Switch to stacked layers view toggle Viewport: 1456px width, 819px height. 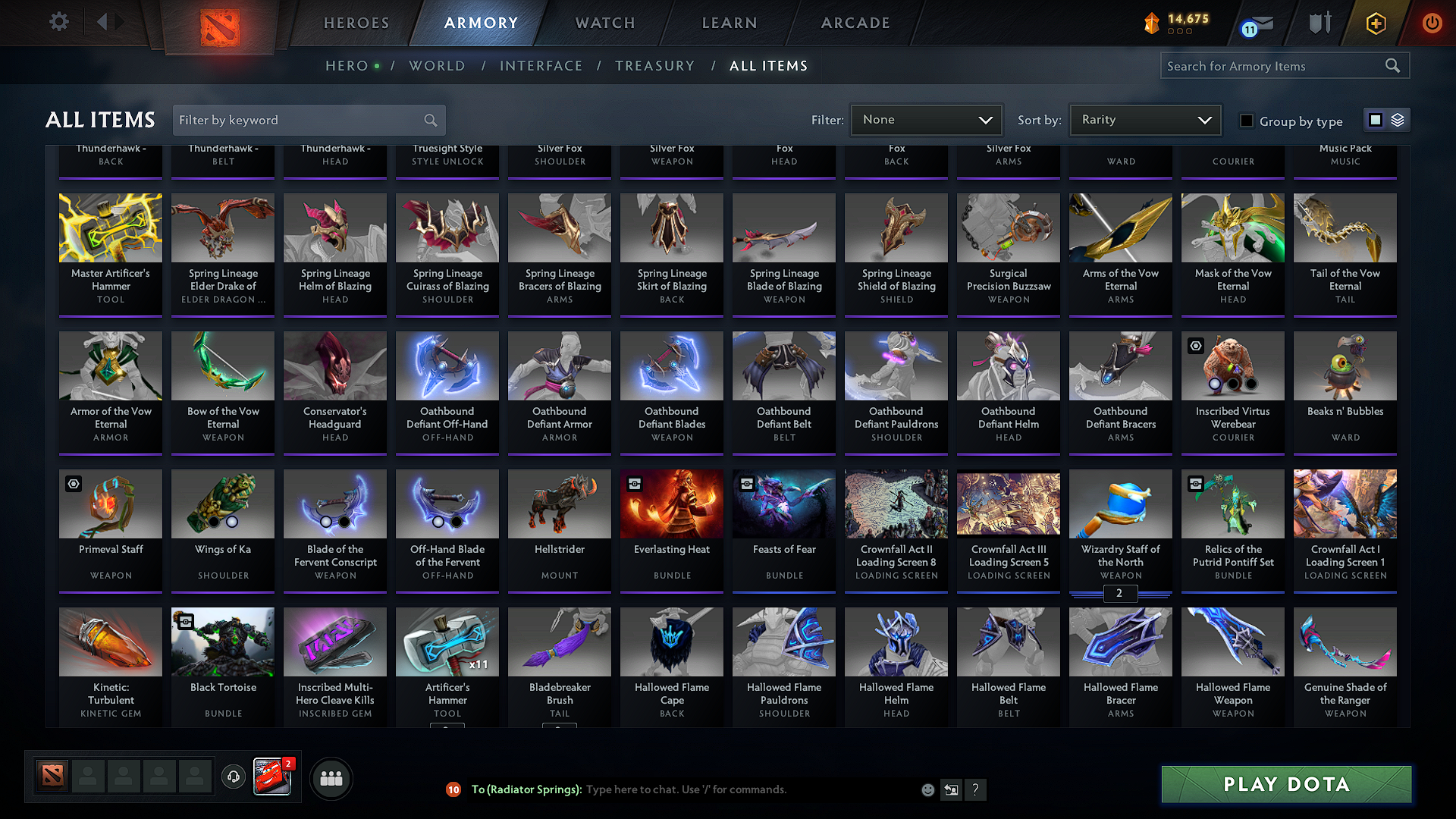pos(1396,120)
